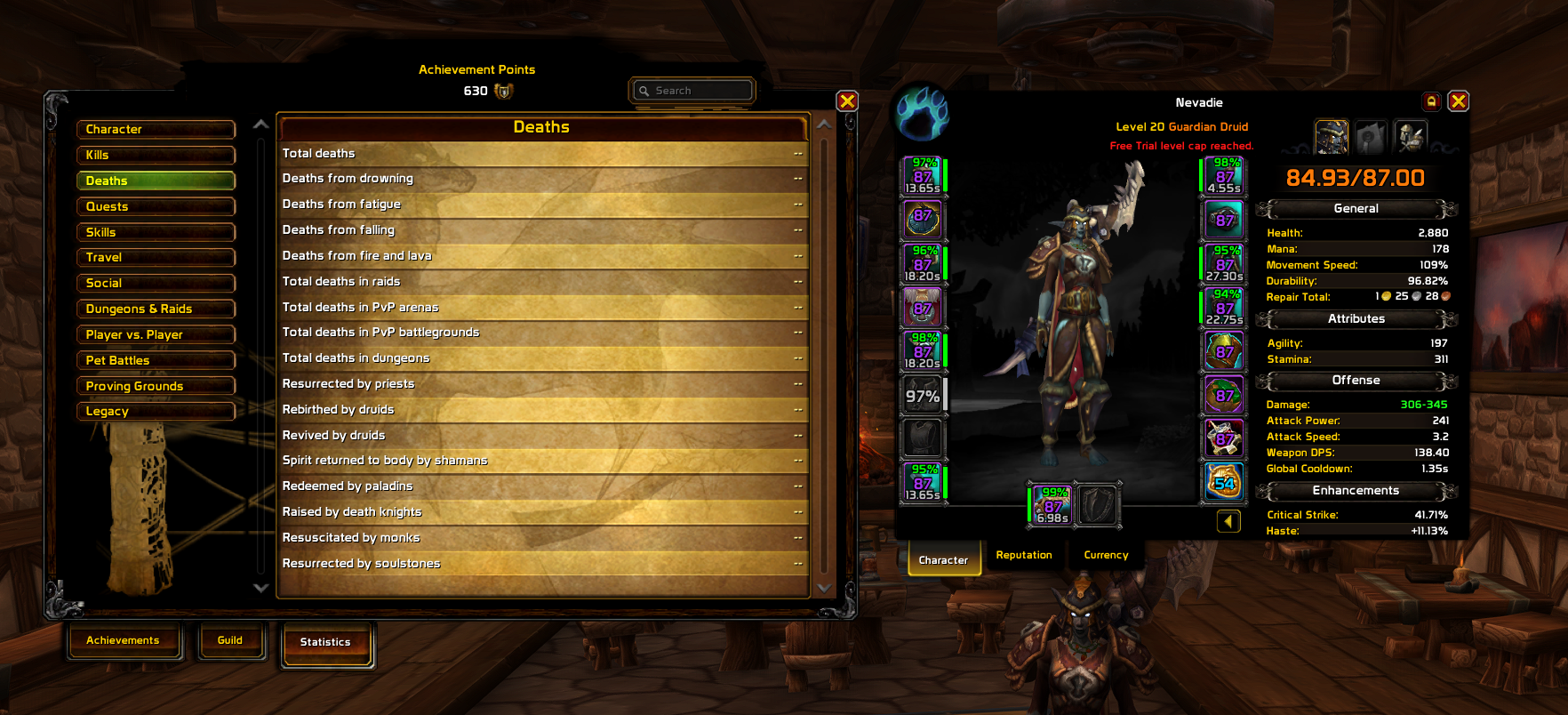Close the Nevadie character window

click(x=1458, y=101)
